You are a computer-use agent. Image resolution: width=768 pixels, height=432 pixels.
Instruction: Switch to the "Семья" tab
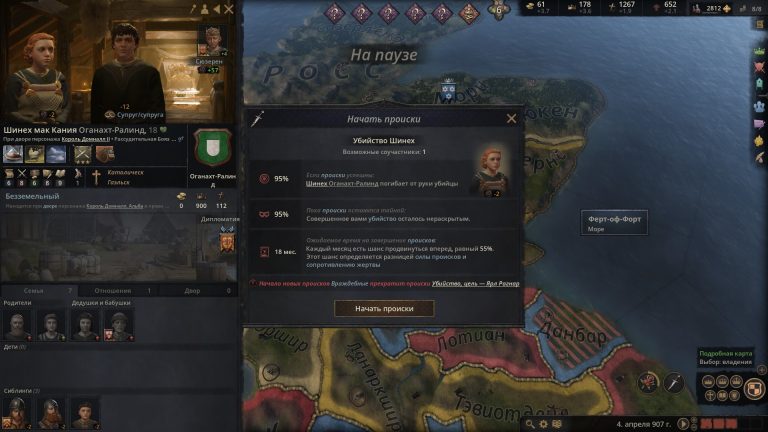[34, 290]
